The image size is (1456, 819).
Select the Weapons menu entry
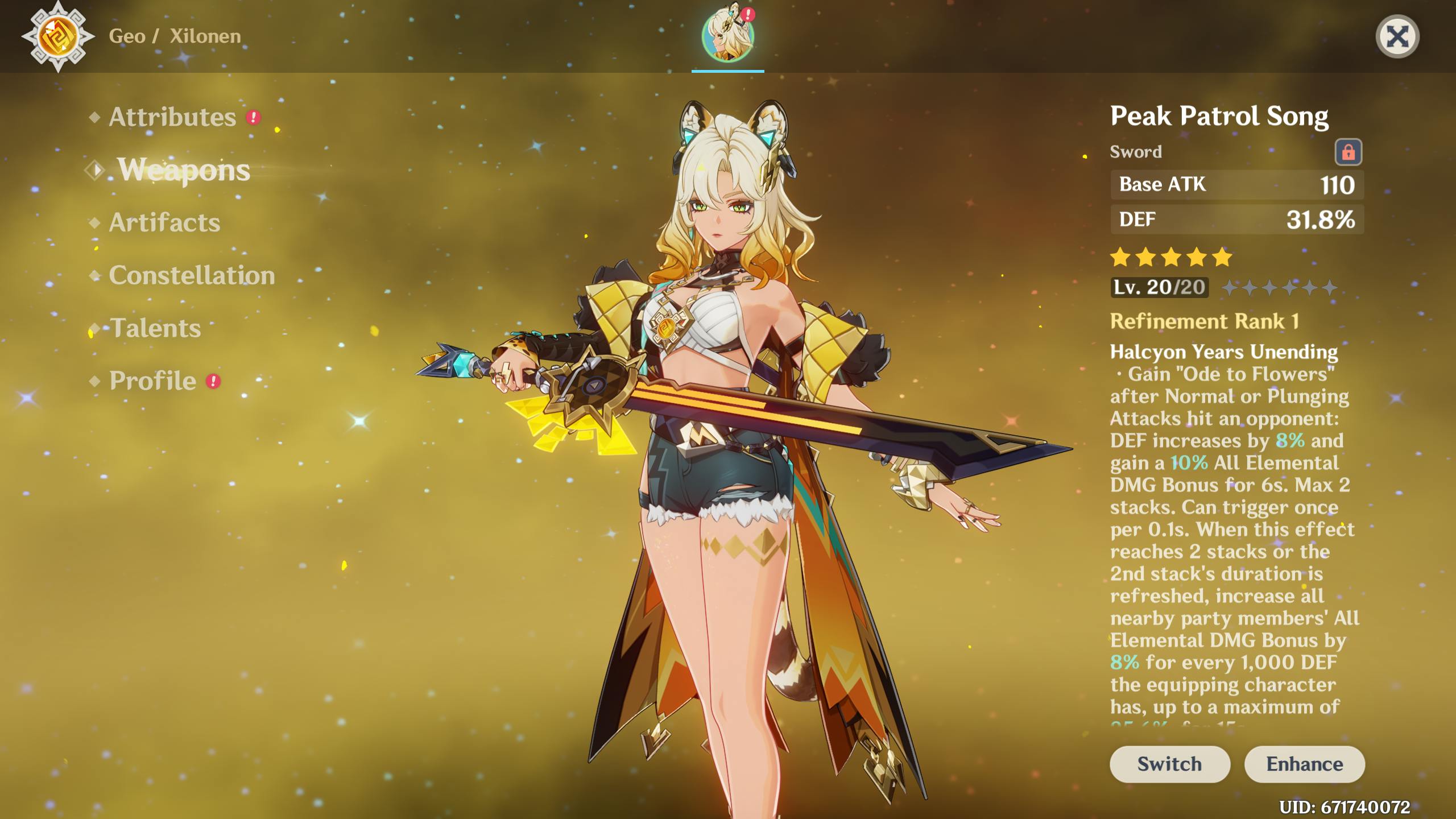coord(183,170)
